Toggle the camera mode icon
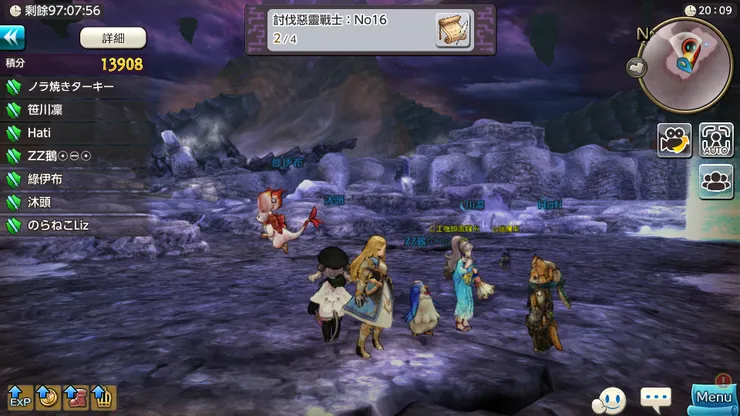 click(674, 140)
